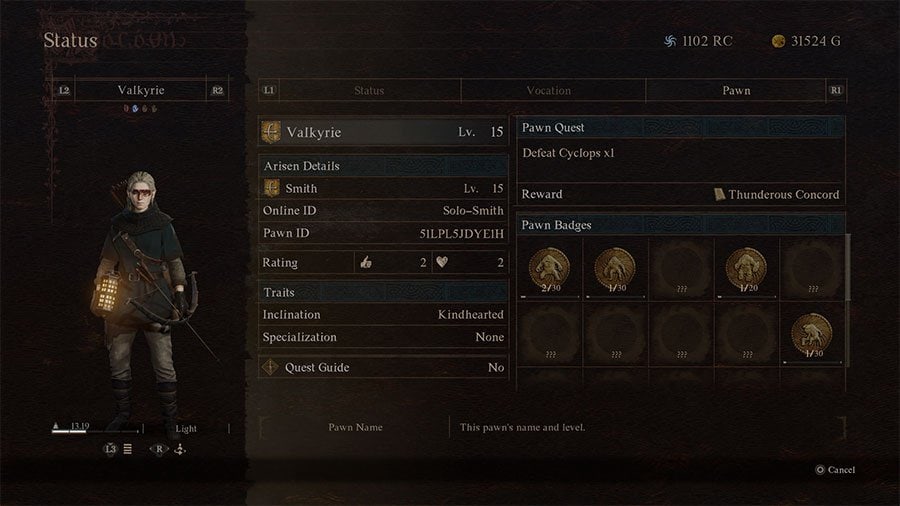The width and height of the screenshot is (900, 506).
Task: Choose the Rating row
Action: pos(383,263)
